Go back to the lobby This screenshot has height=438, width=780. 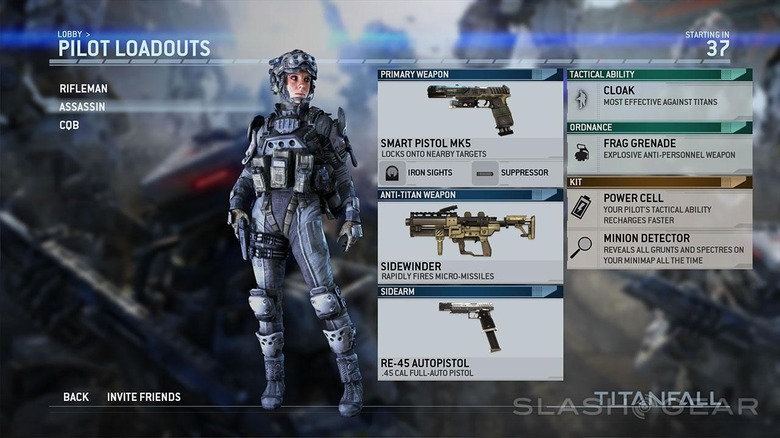point(76,397)
